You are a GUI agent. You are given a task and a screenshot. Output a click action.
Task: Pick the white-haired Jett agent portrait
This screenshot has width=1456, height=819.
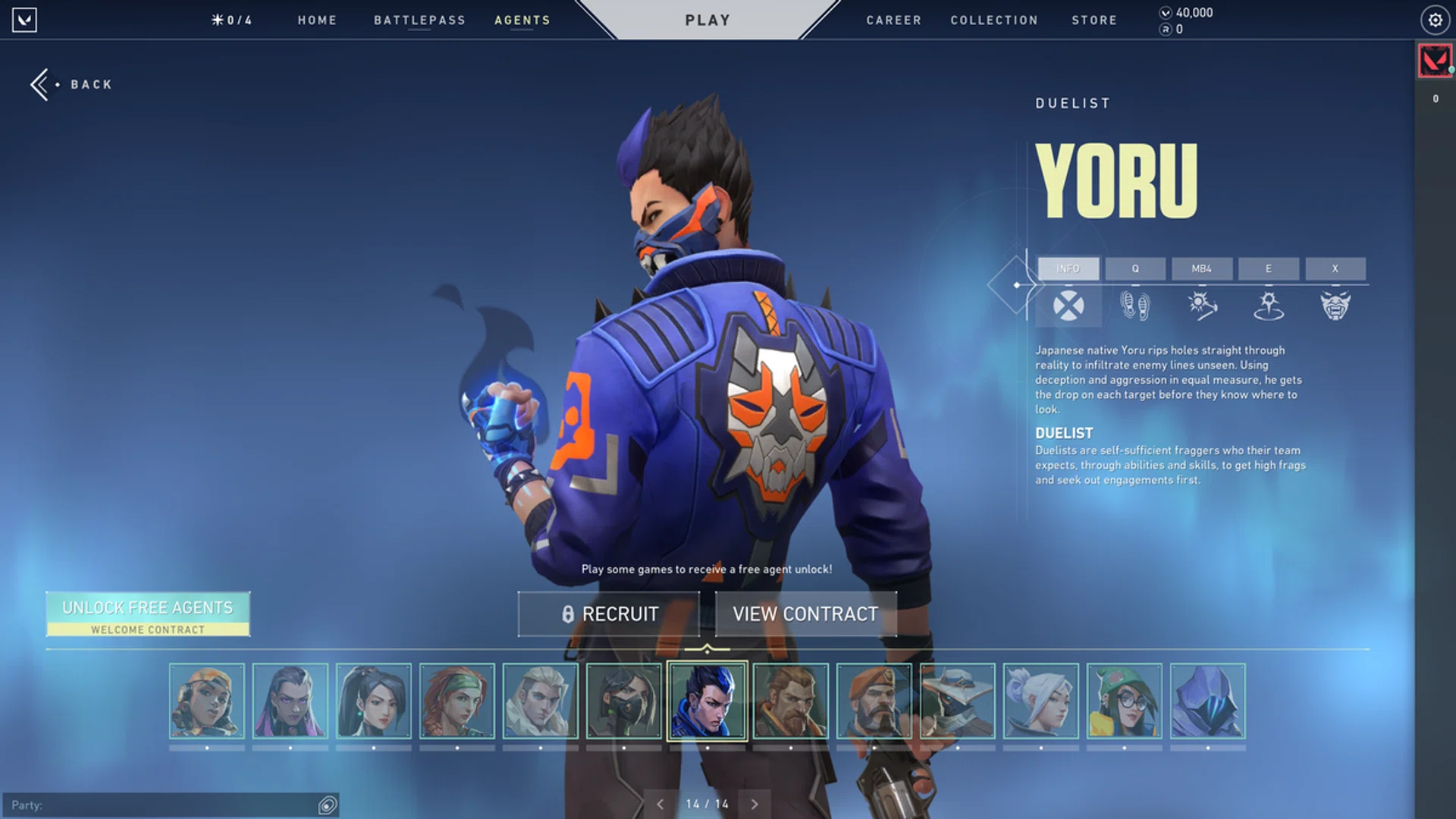[1040, 701]
